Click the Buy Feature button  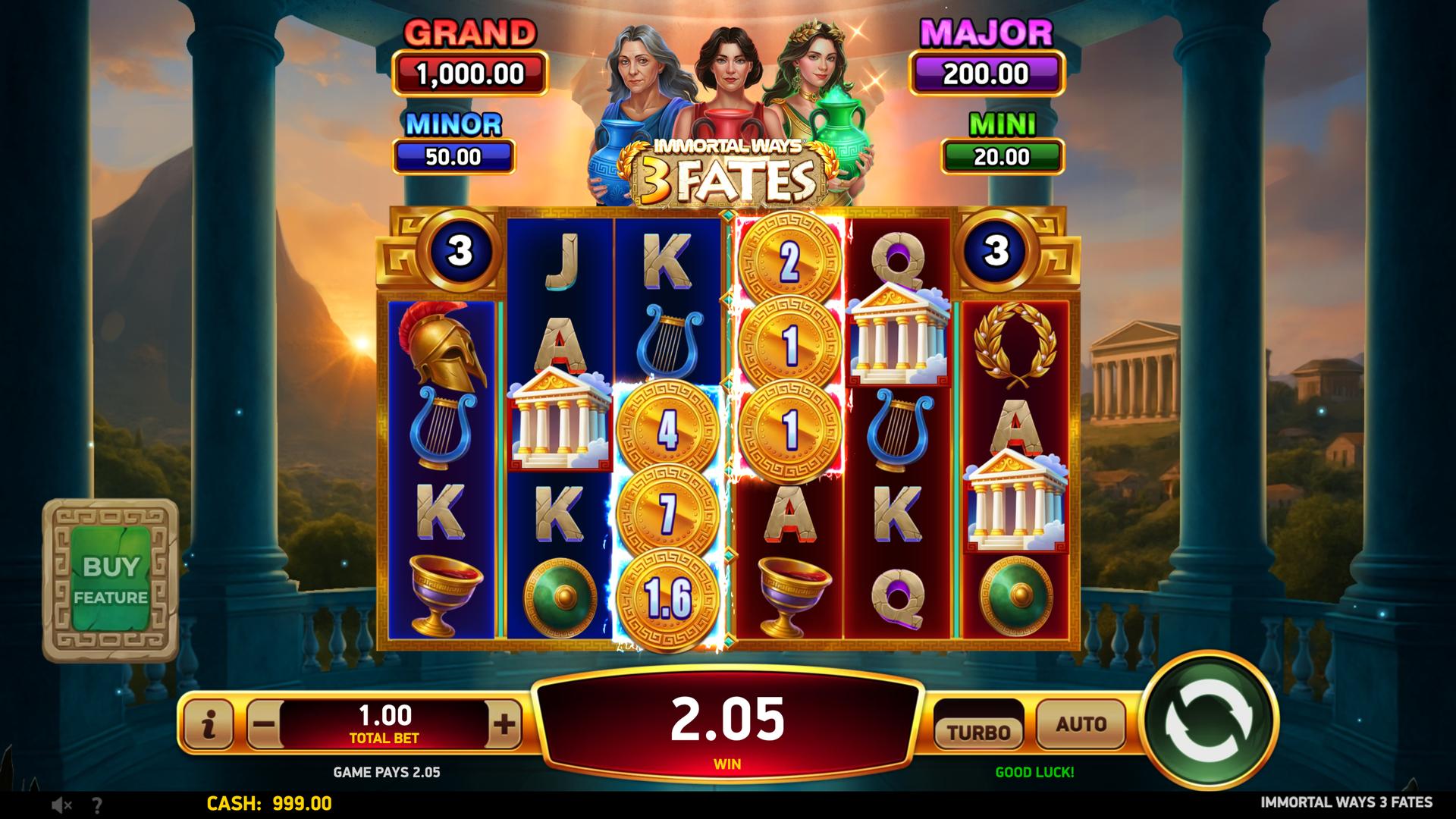coord(111,580)
